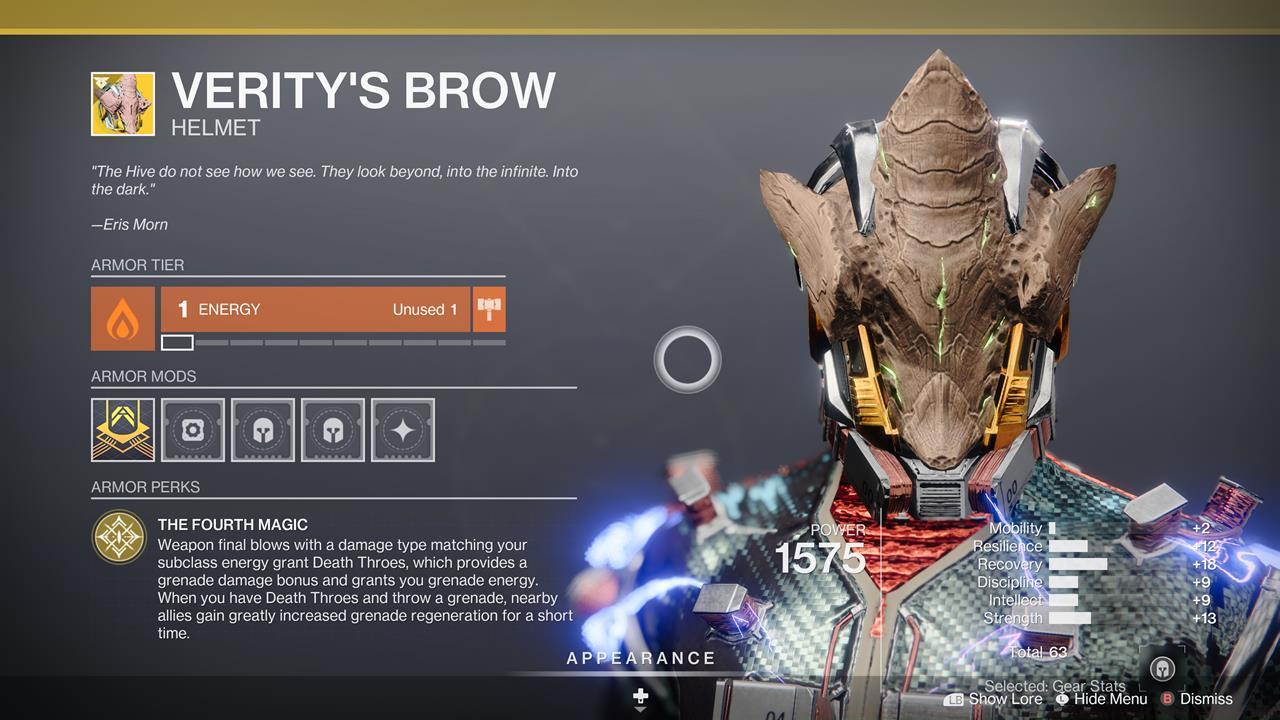
Task: Click the gold exotic intrinsic mod socket
Action: pyautogui.click(x=122, y=429)
